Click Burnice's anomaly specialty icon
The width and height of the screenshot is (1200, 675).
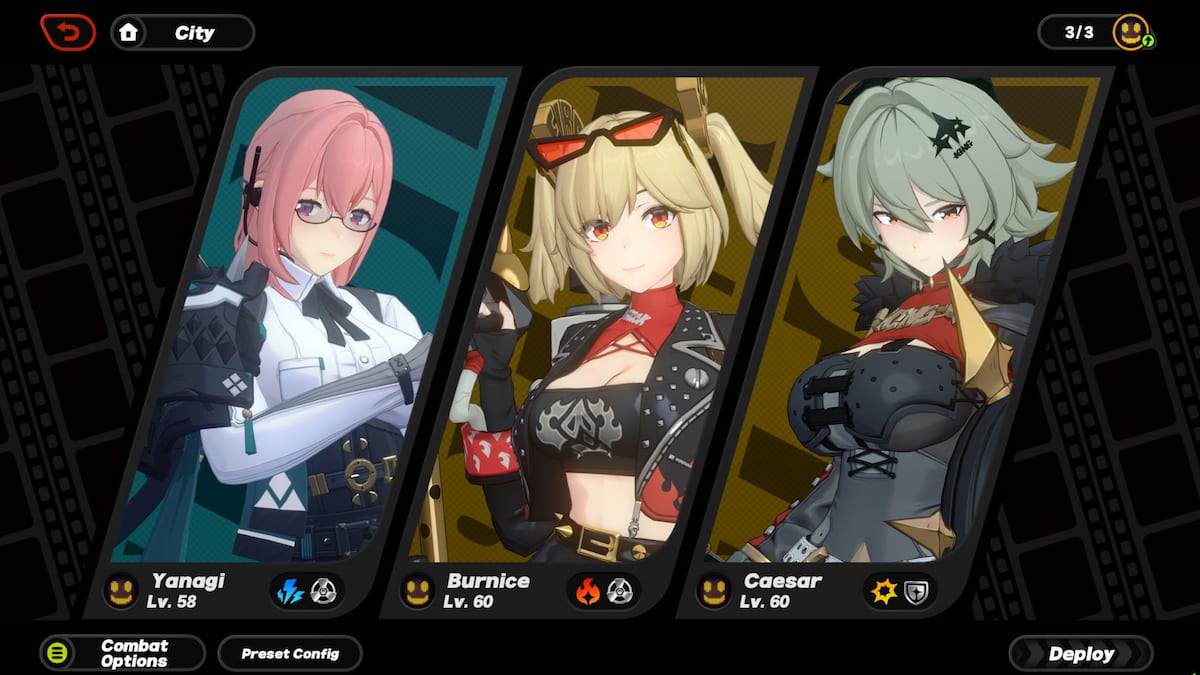point(620,591)
